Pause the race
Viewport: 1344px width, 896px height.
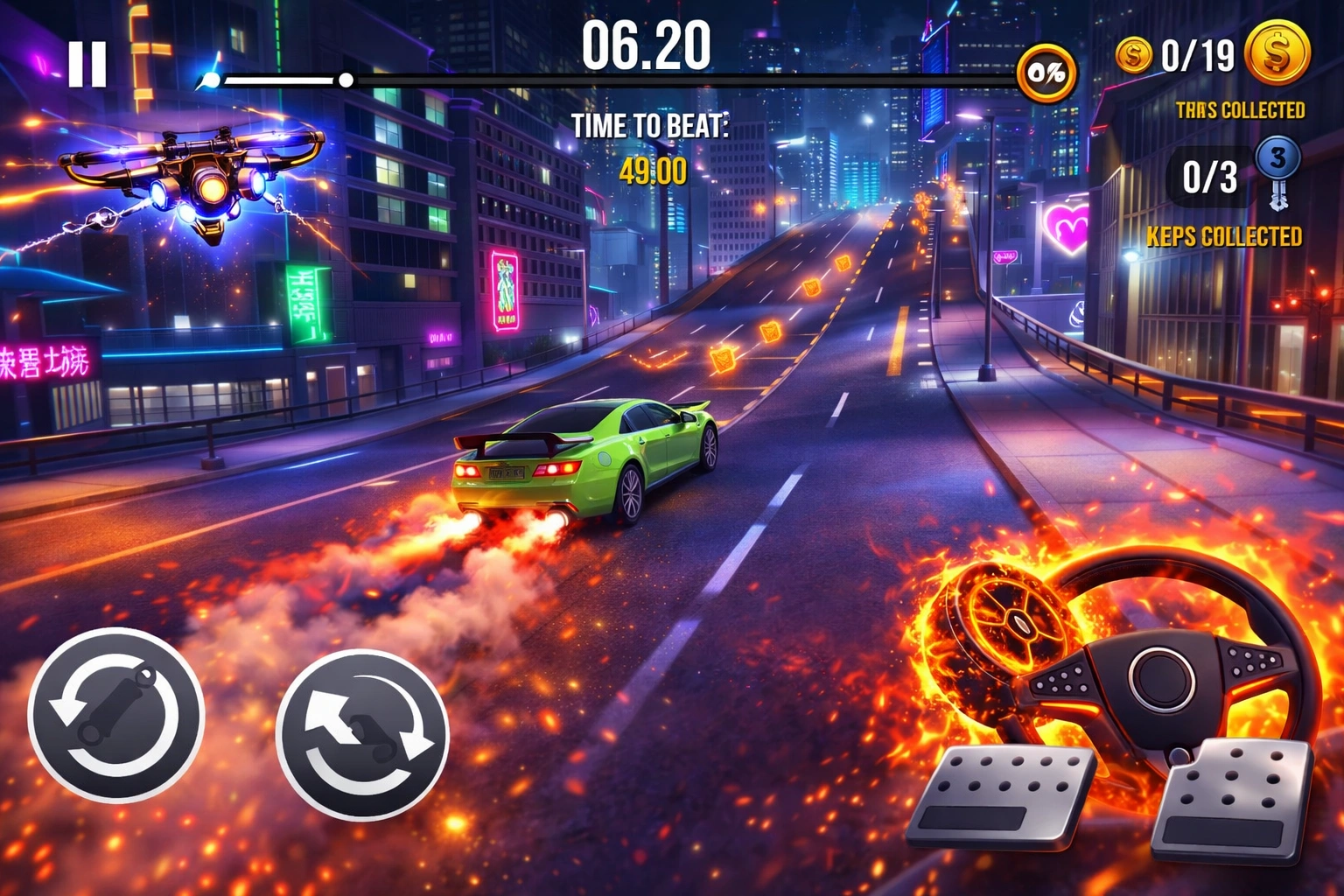(x=87, y=64)
